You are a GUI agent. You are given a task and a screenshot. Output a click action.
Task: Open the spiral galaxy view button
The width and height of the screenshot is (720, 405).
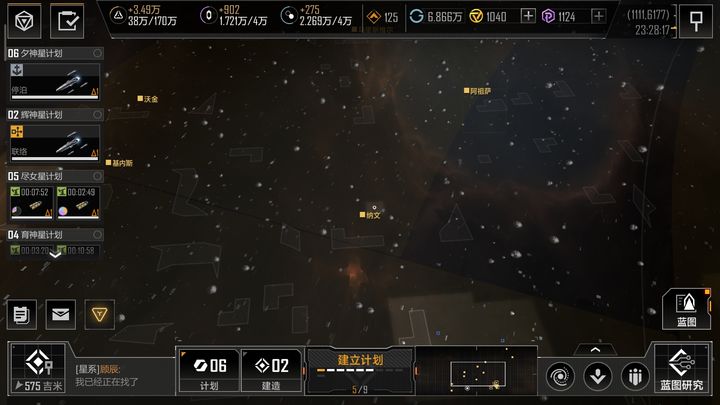[x=562, y=376]
